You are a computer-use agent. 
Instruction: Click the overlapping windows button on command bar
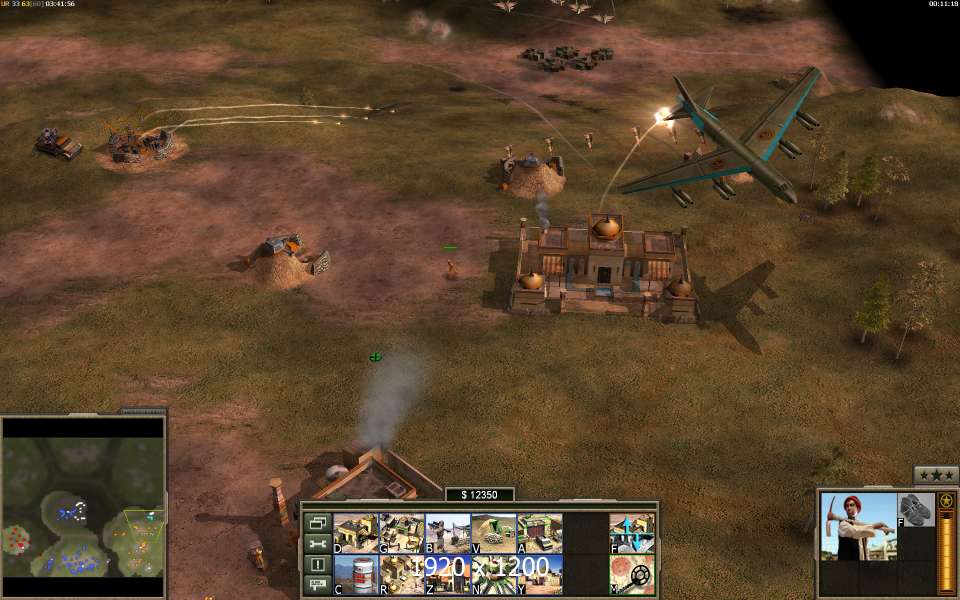[318, 522]
